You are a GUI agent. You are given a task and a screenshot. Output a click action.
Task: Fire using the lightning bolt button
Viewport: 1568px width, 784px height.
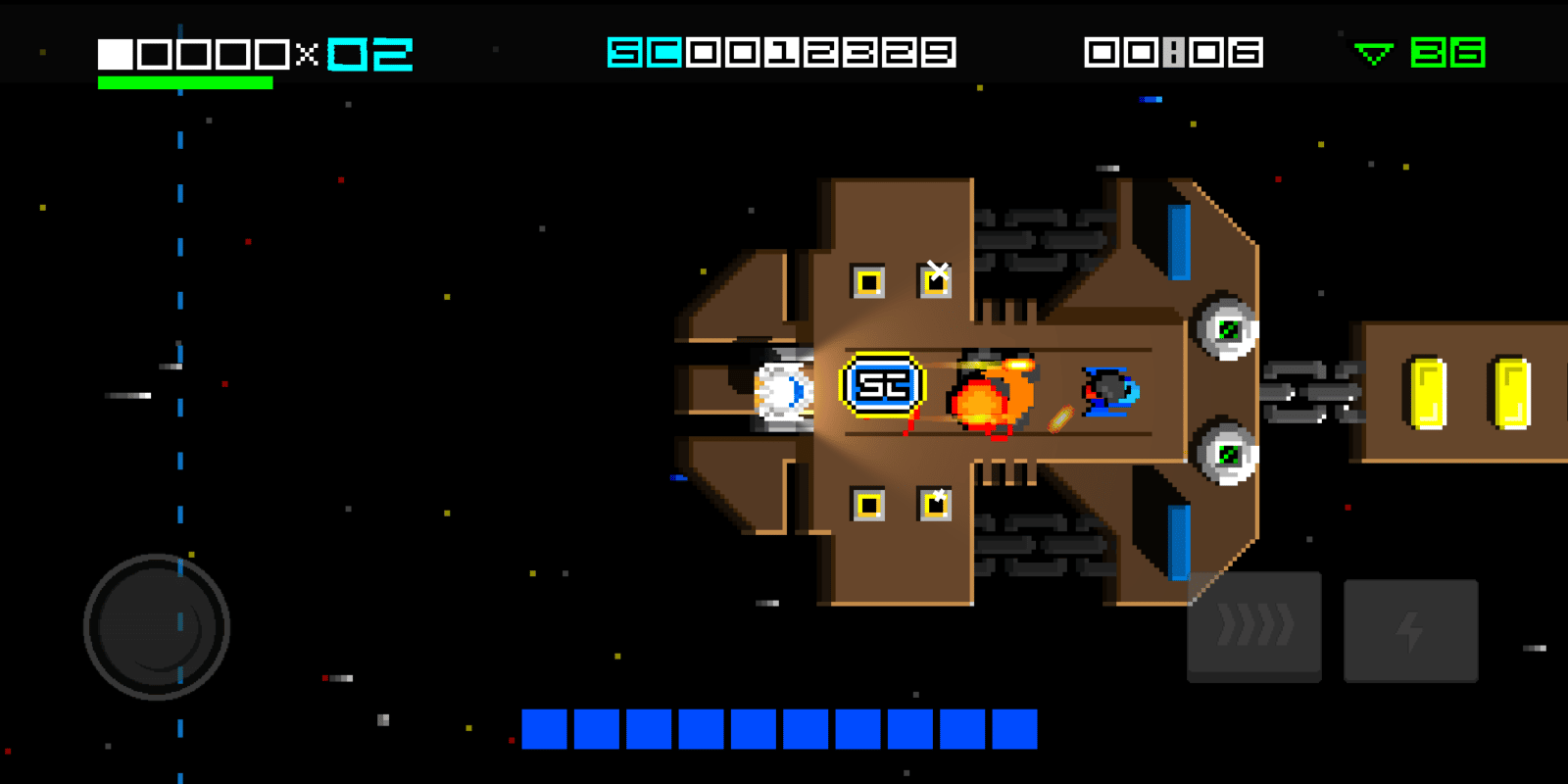(x=1410, y=630)
